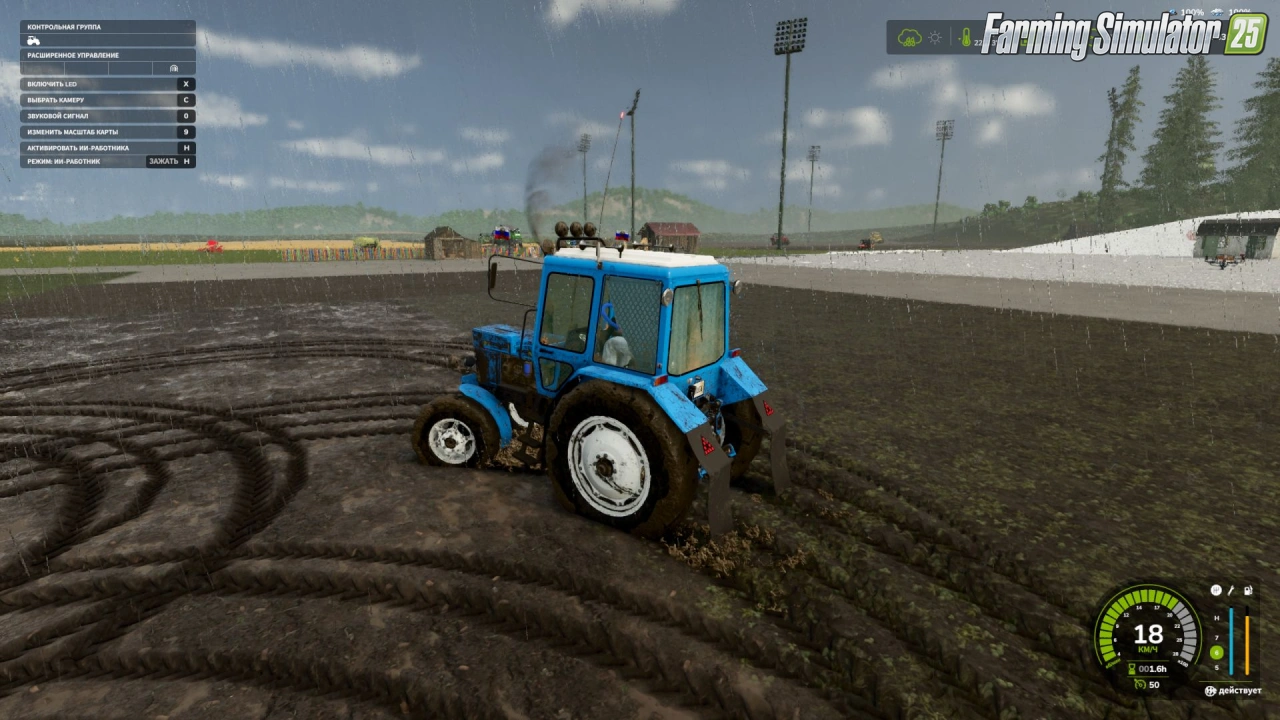
Task: Select the tractor icon in the control group
Action: coord(33,41)
